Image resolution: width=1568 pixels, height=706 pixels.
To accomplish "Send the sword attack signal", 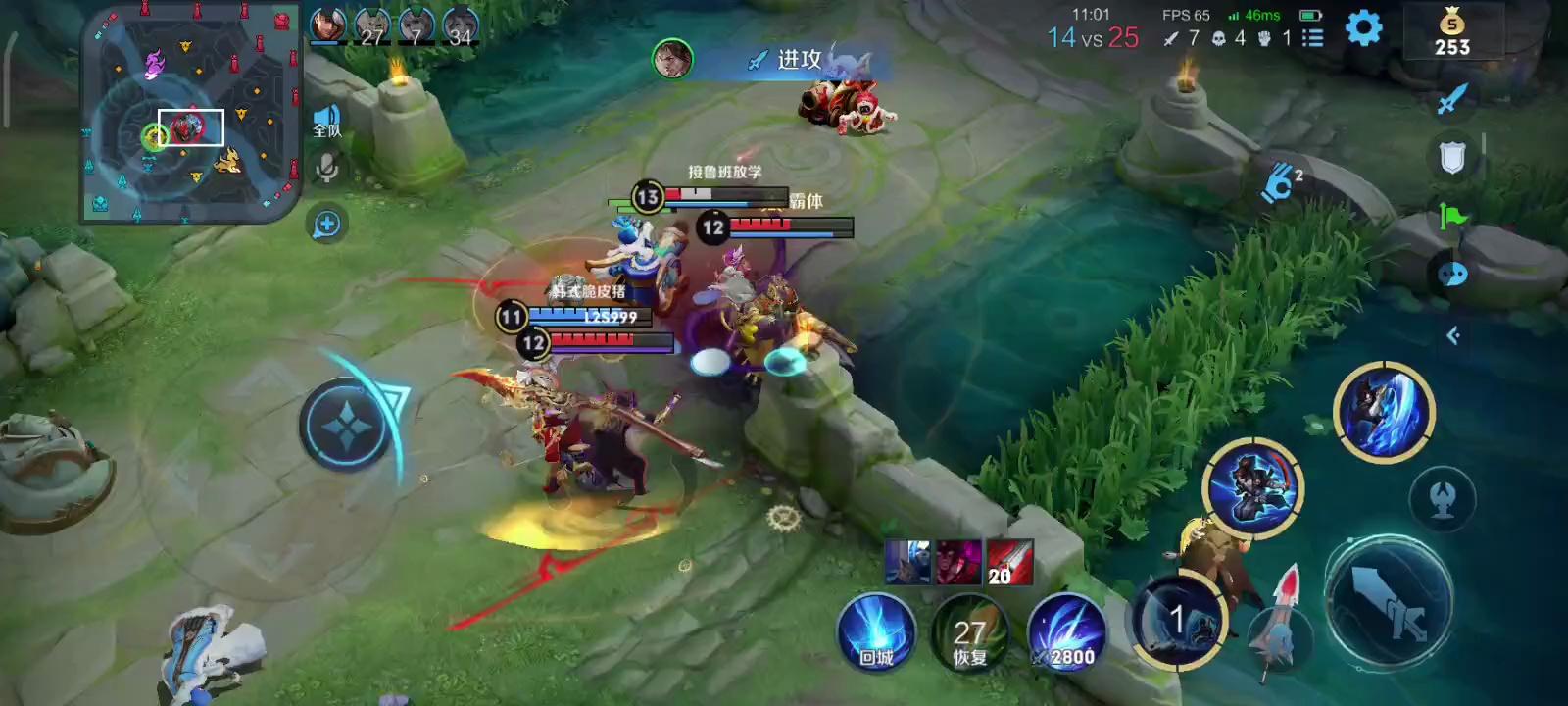I will [1451, 98].
